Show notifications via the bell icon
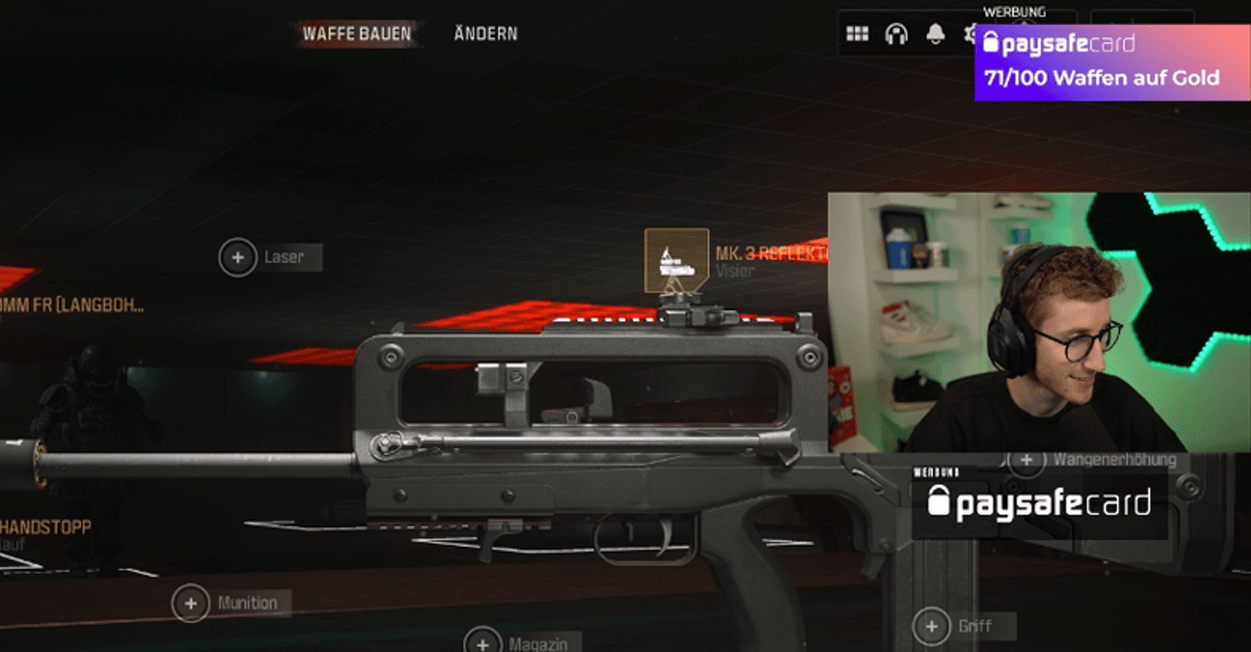This screenshot has width=1251, height=652. pyautogui.click(x=935, y=34)
